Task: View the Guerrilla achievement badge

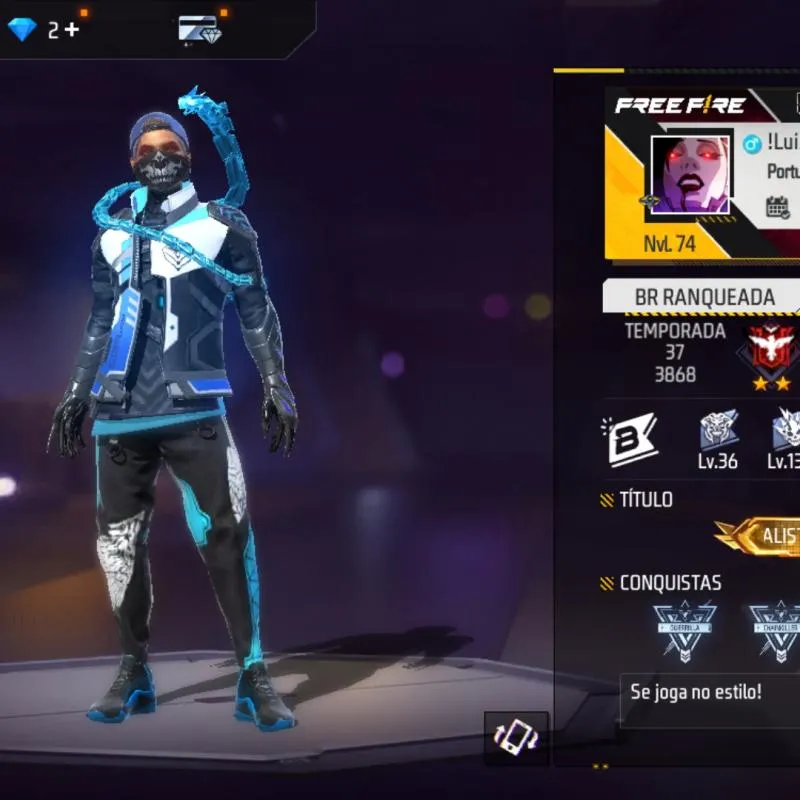Action: tap(685, 629)
